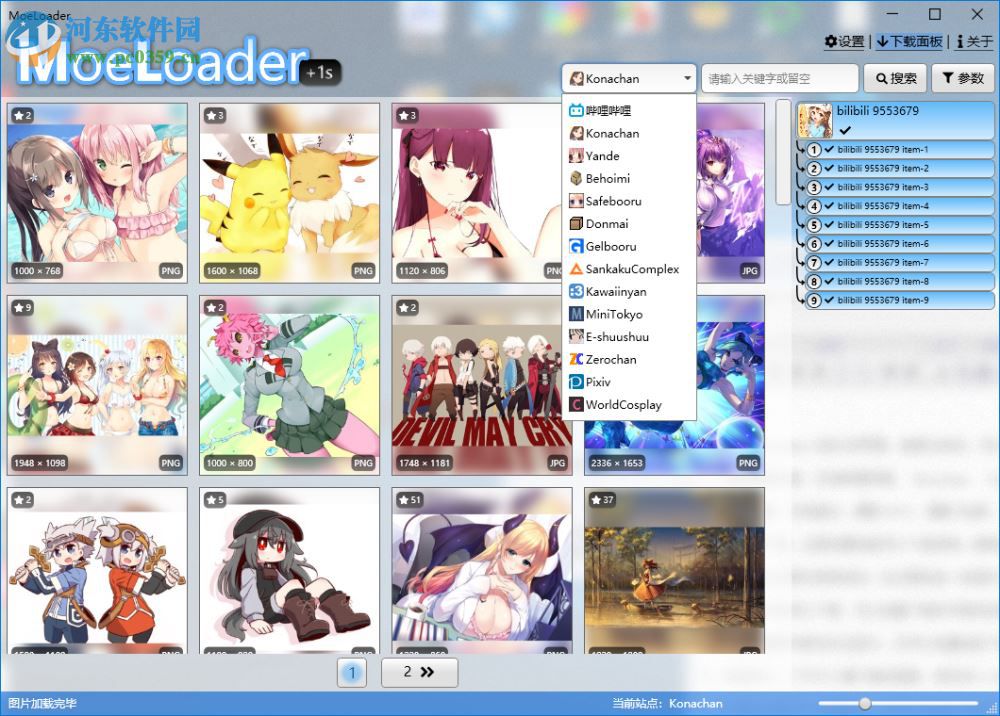
Task: Open the 参数 filter options
Action: coord(963,78)
